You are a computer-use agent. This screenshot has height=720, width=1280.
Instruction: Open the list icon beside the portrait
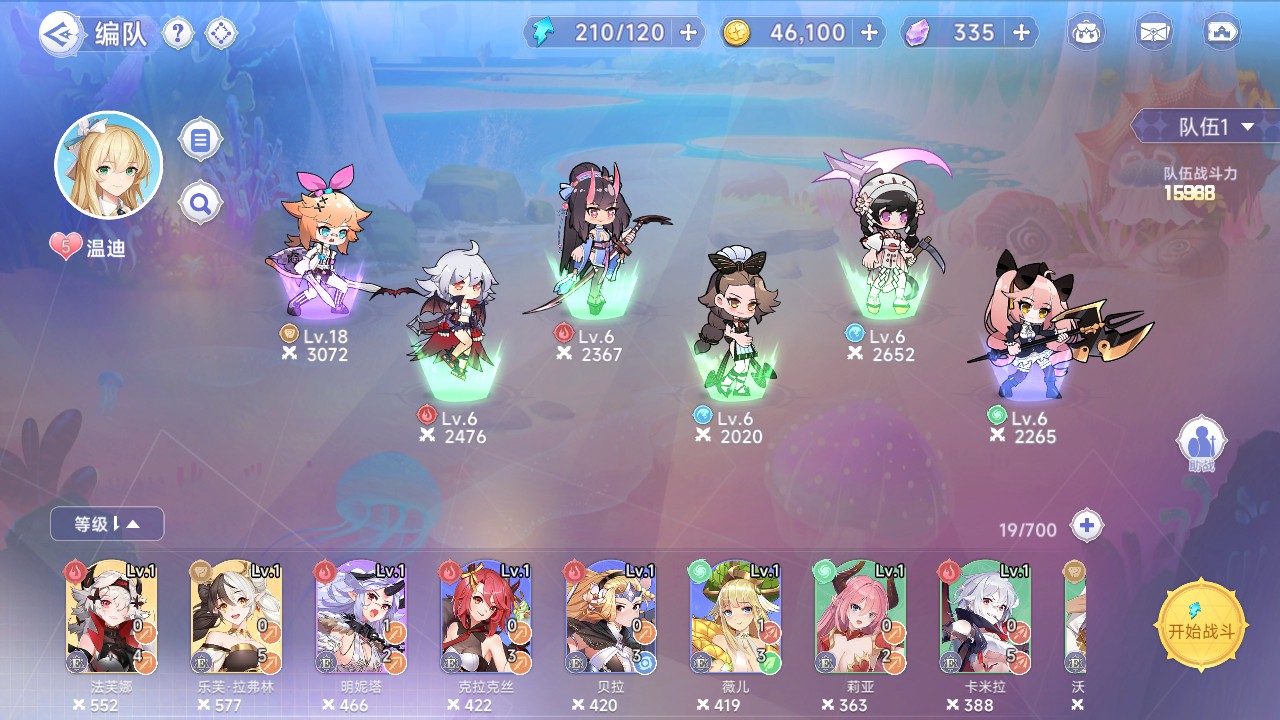pyautogui.click(x=200, y=140)
